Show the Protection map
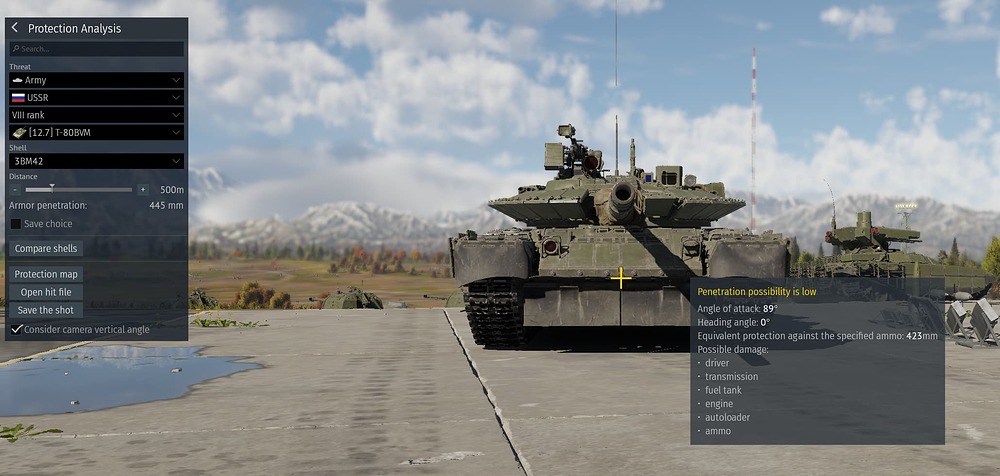Screen dimensions: 1000x476 [x=47, y=274]
